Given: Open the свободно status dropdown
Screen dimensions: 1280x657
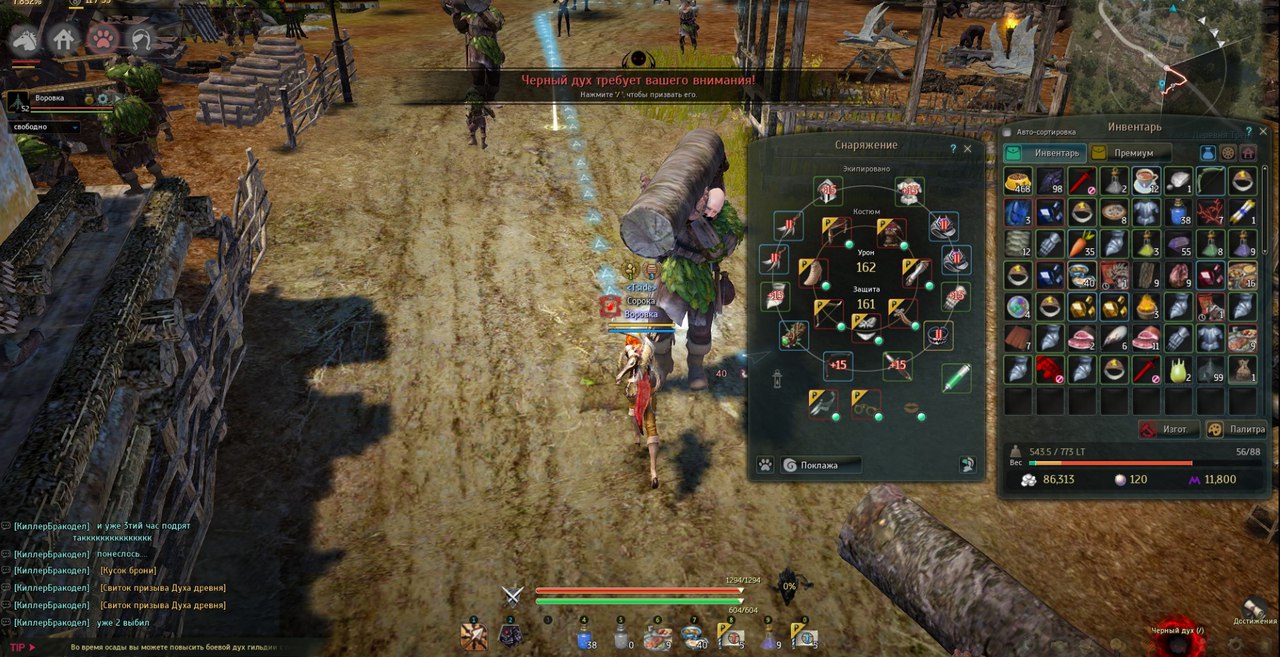Looking at the screenshot, I should pos(46,128).
